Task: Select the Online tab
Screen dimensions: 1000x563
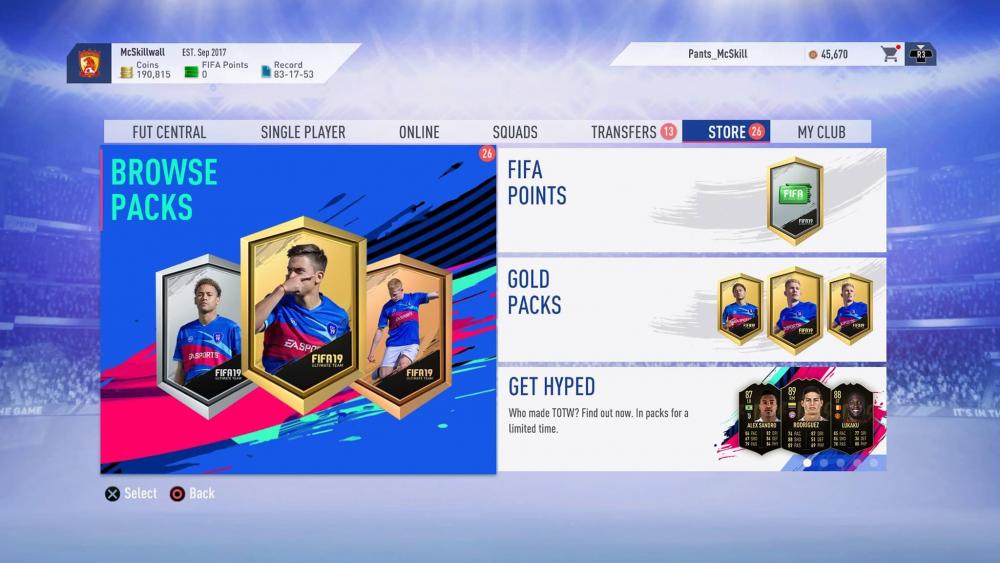Action: [419, 132]
